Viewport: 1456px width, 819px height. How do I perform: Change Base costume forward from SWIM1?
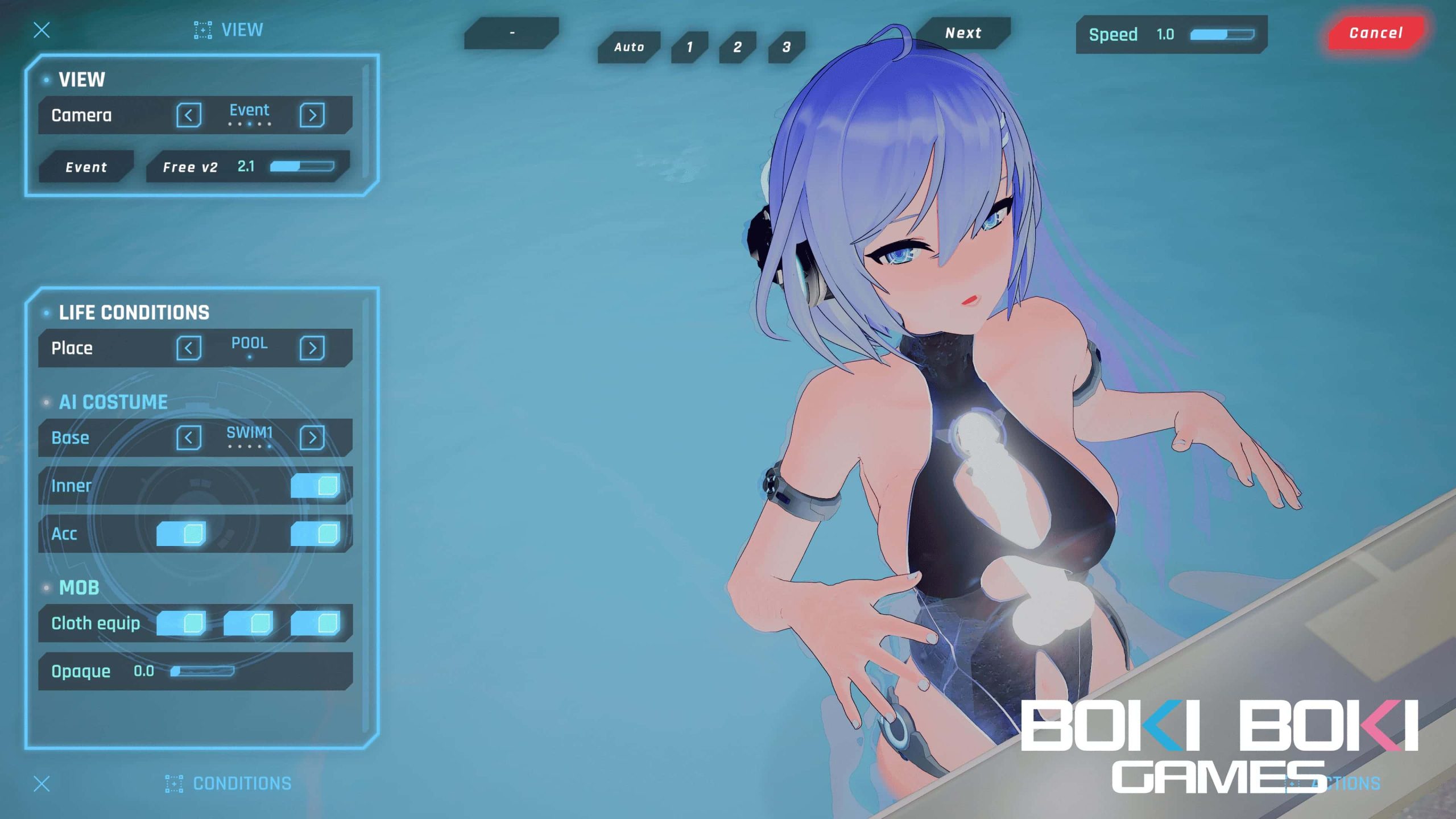[x=312, y=437]
